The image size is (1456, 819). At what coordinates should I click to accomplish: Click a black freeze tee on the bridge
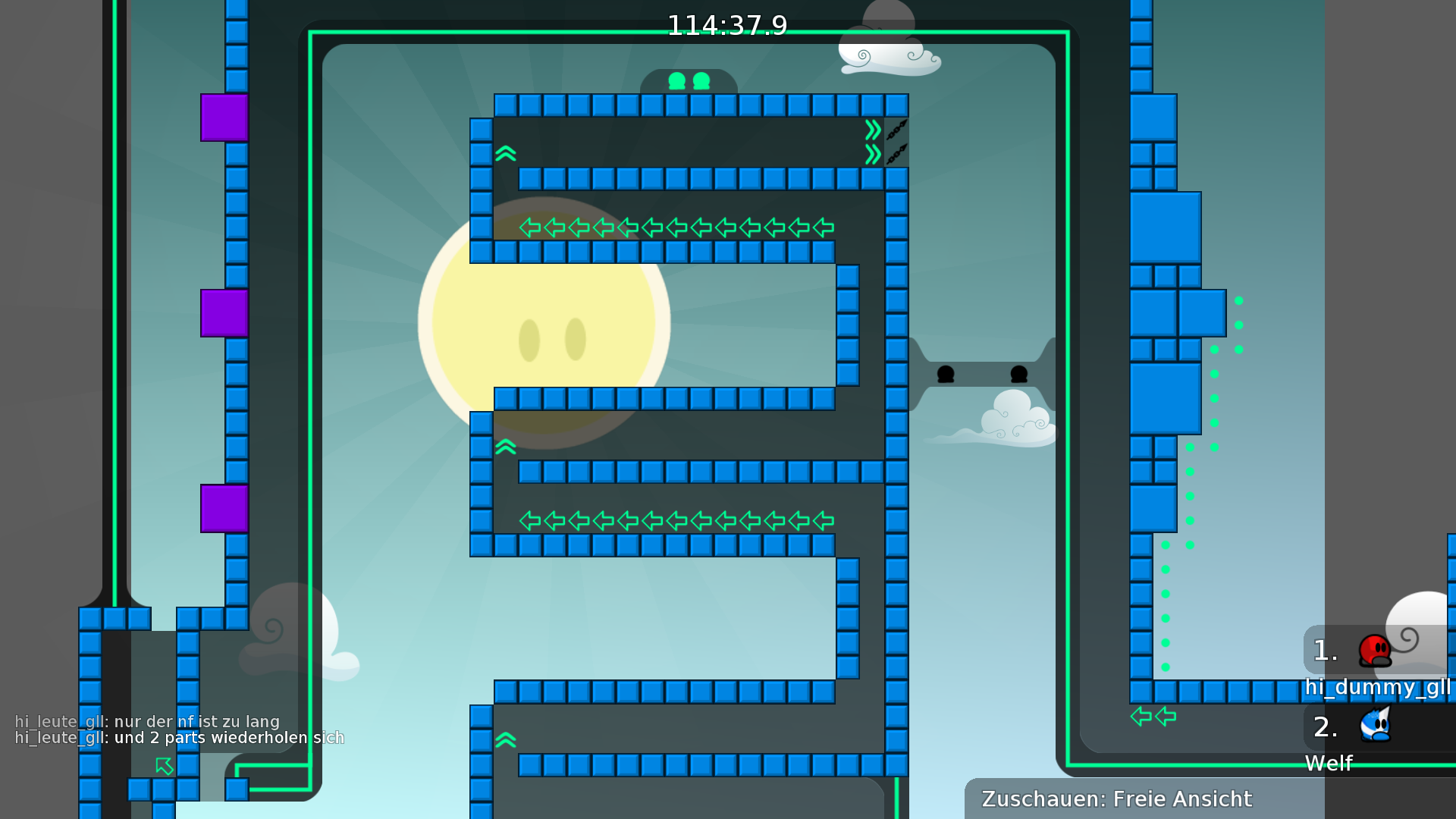tap(946, 374)
